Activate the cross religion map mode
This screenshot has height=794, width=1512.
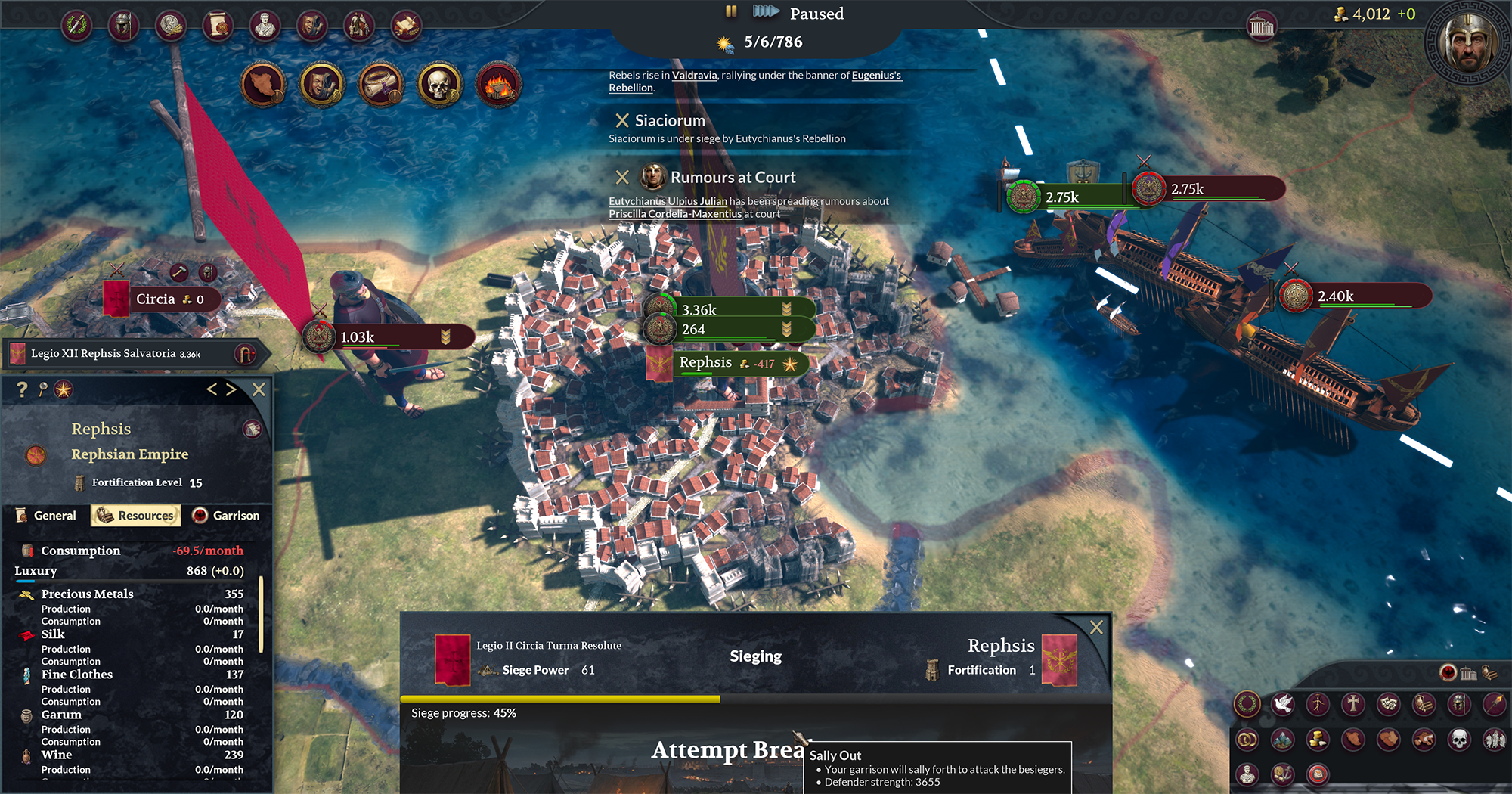tap(1353, 704)
